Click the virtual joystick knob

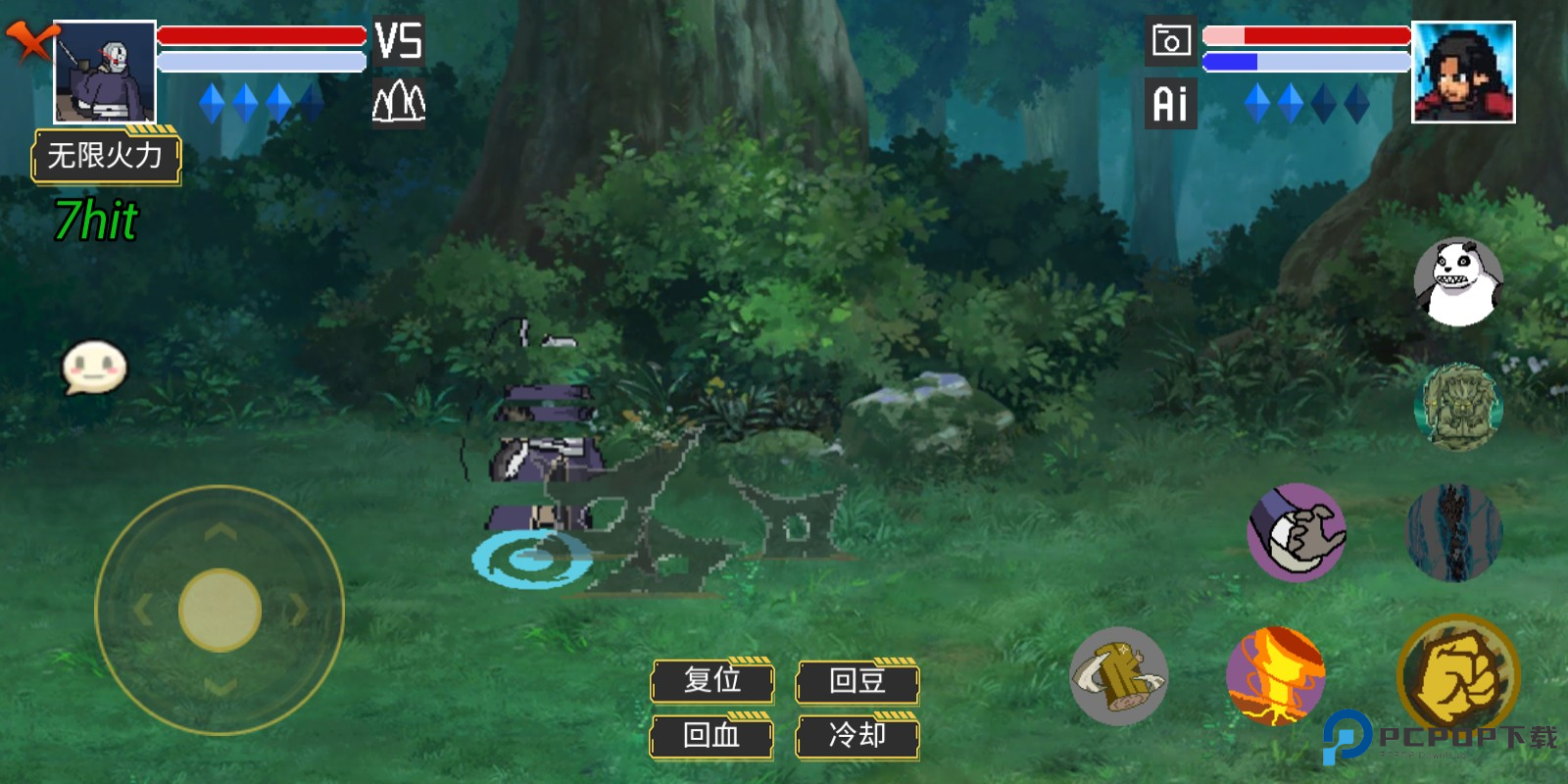pos(220,610)
